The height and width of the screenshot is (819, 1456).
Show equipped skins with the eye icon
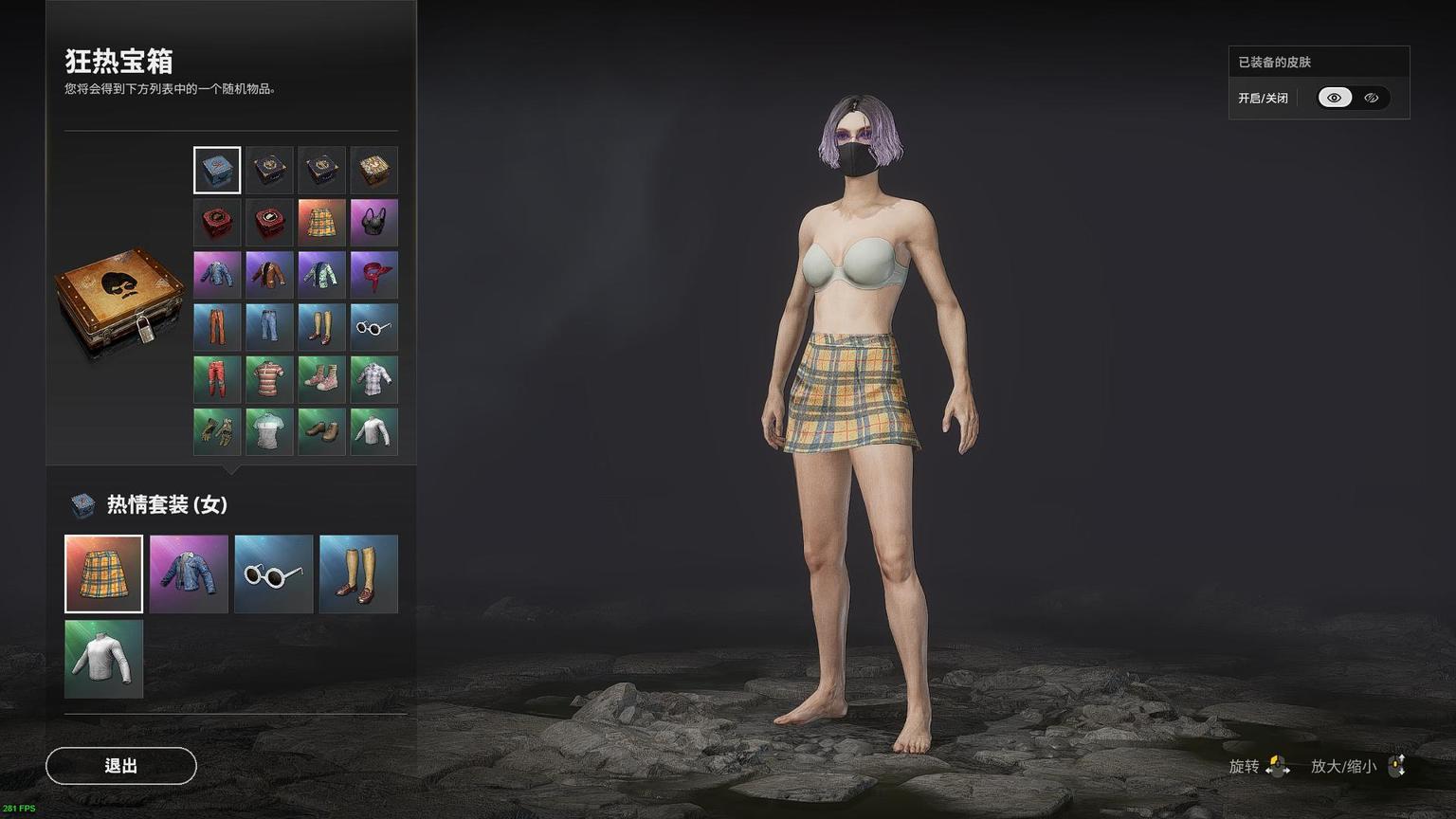coord(1335,98)
